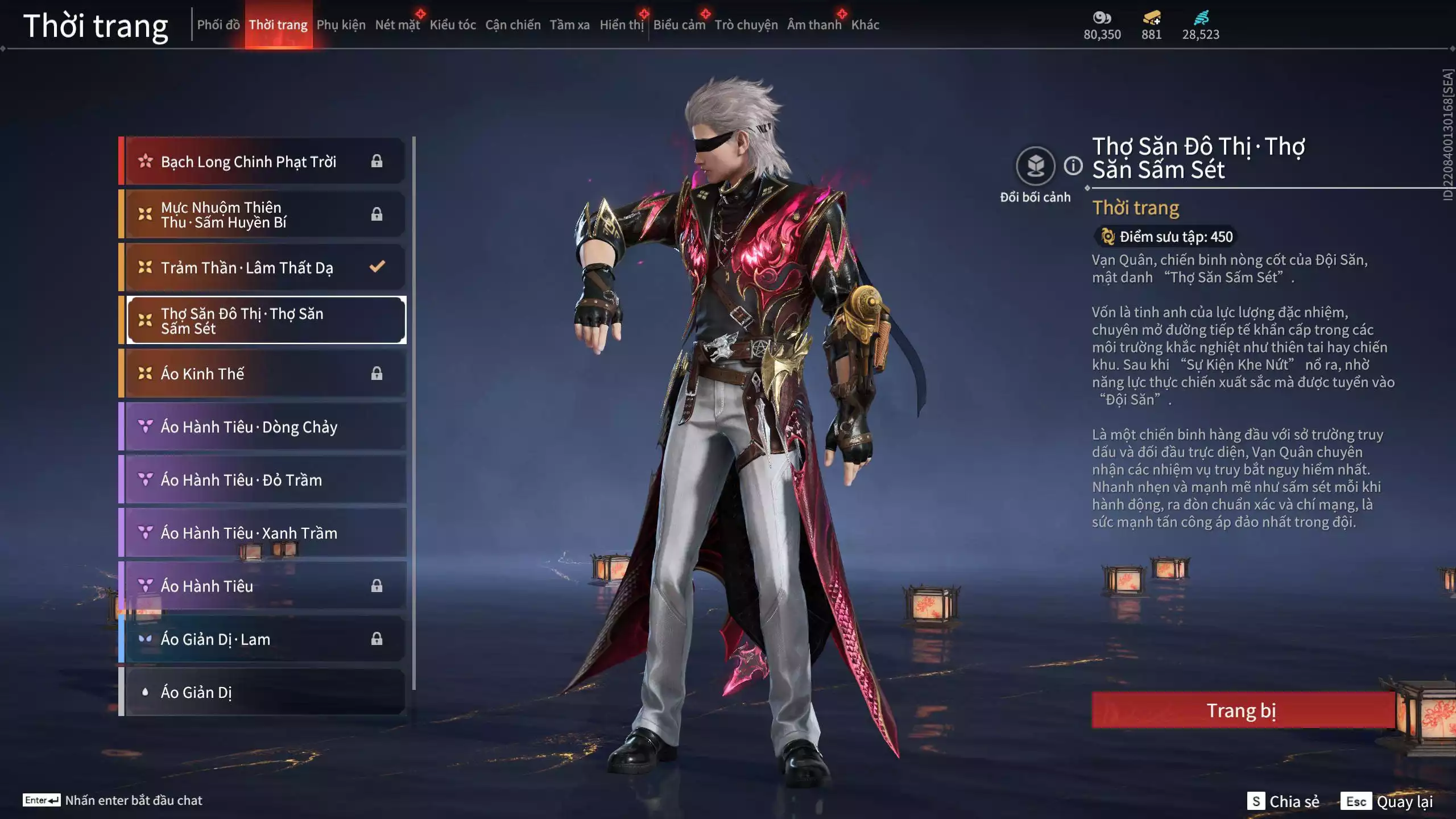This screenshot has width=1456, height=819.
Task: Switch to the Phối đồ tab
Action: (218, 25)
